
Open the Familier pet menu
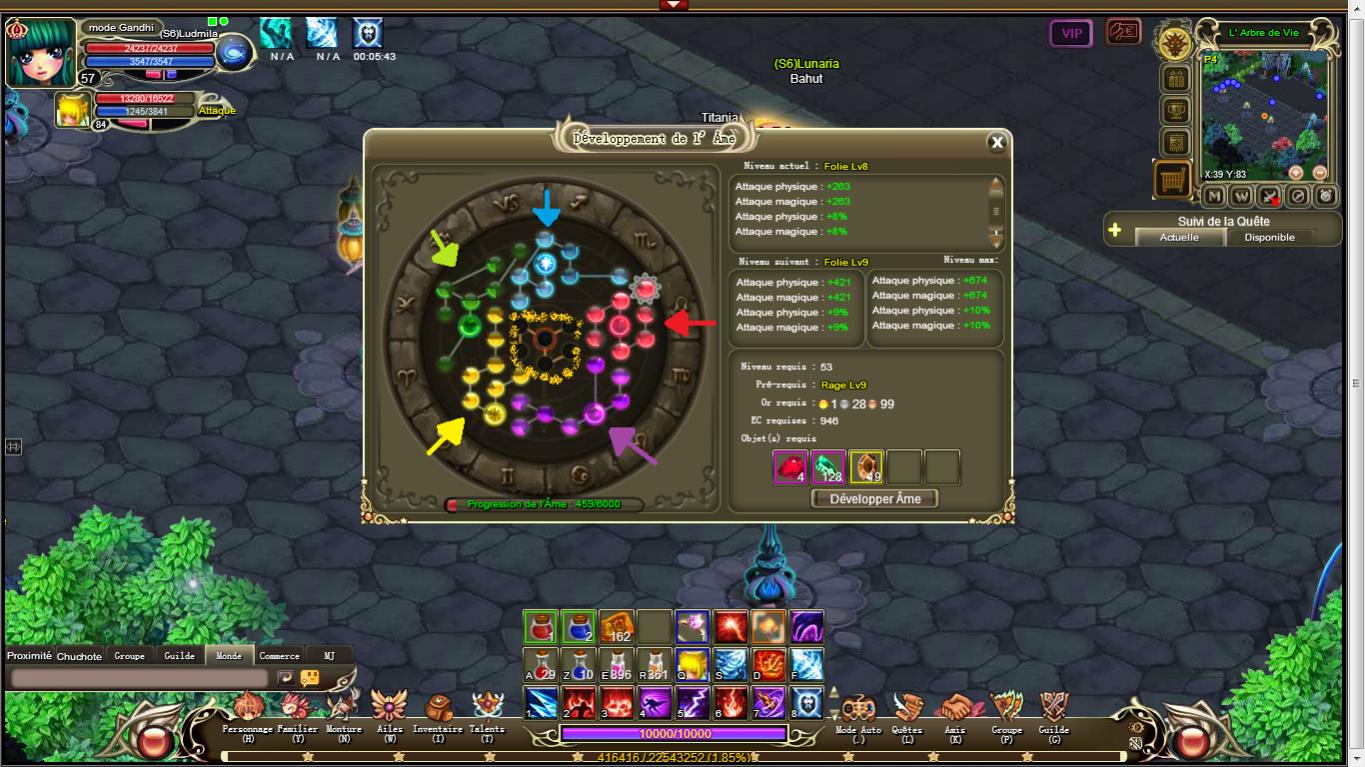tap(297, 711)
